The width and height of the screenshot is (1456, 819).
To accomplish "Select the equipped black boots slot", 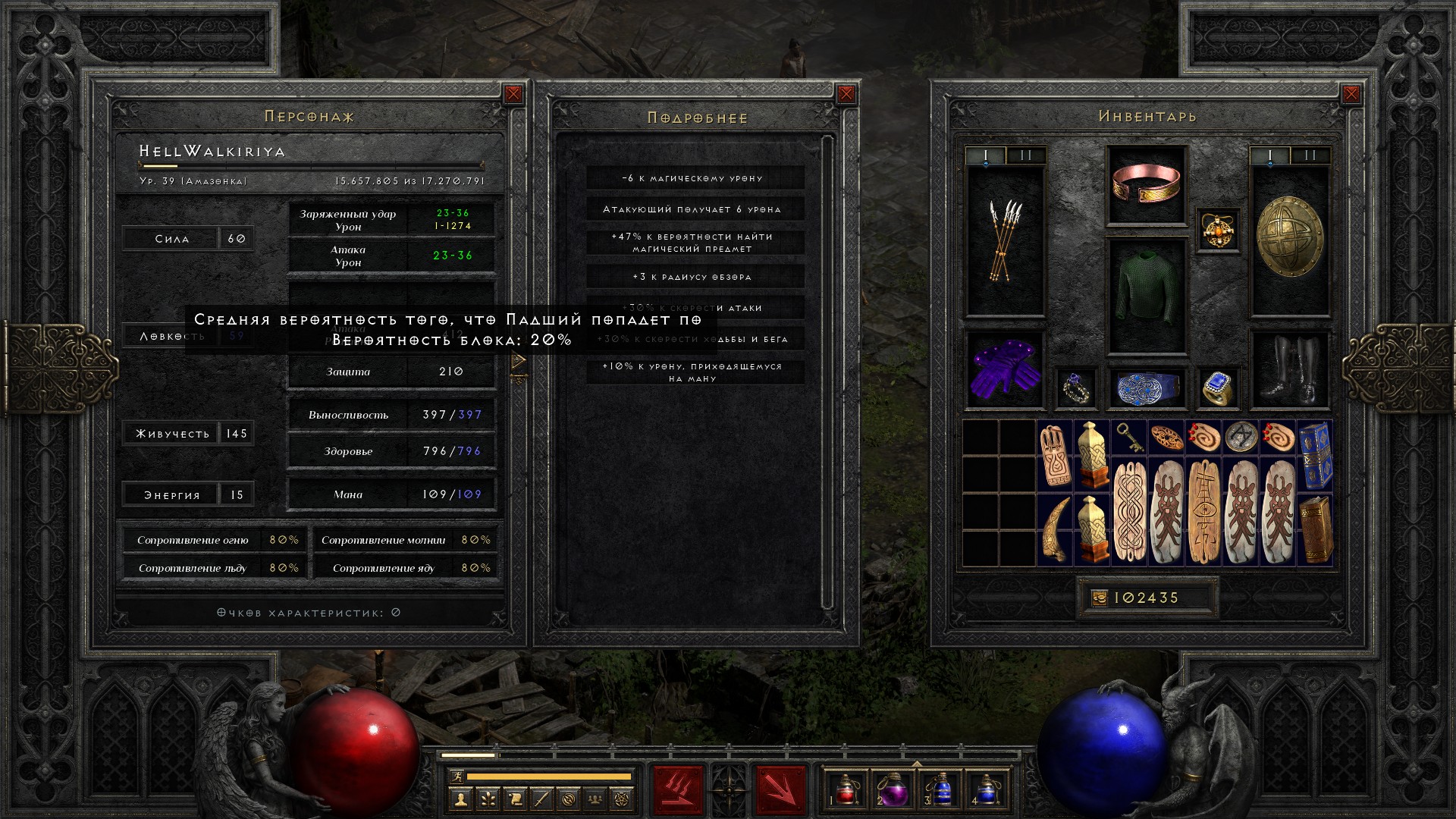I will coord(1289,369).
